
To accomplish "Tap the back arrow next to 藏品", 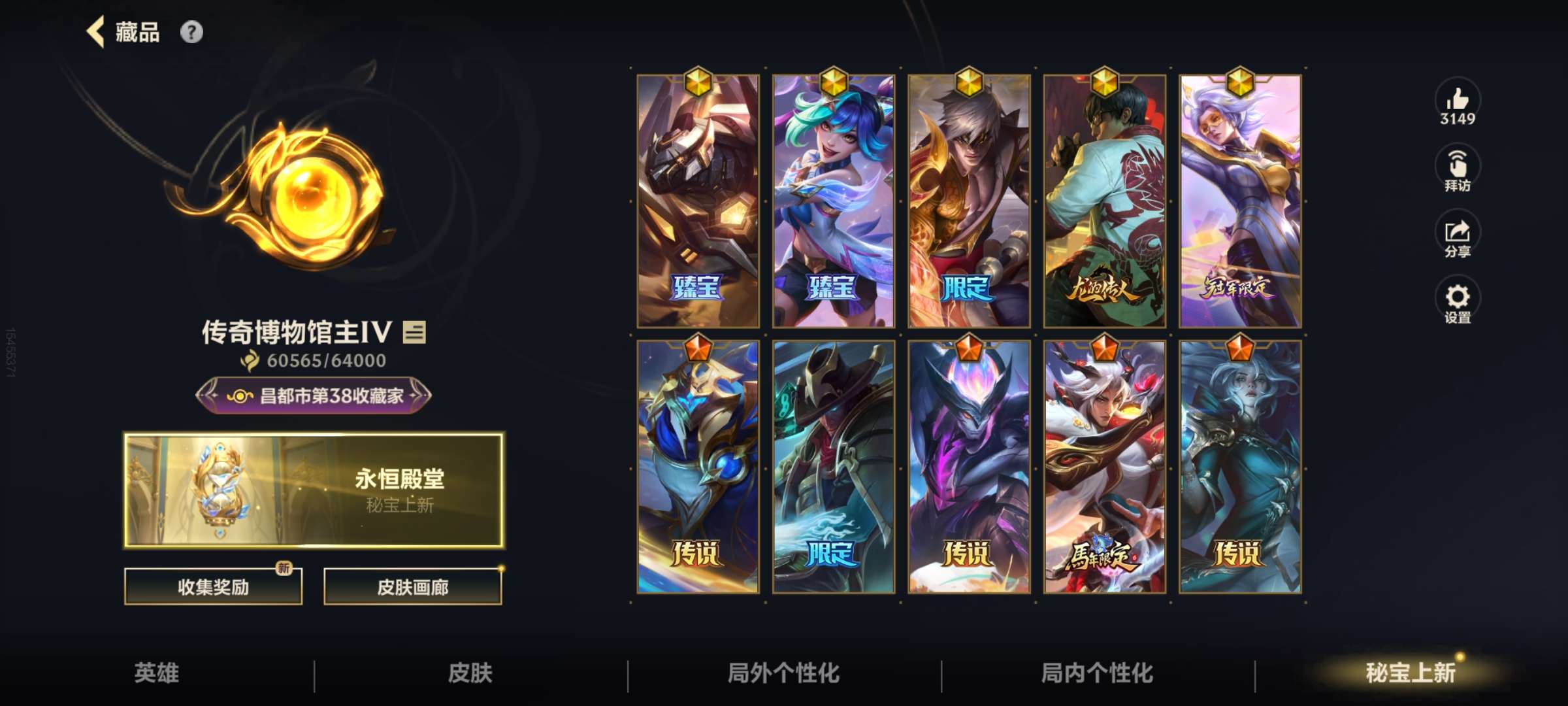I will click(x=94, y=32).
